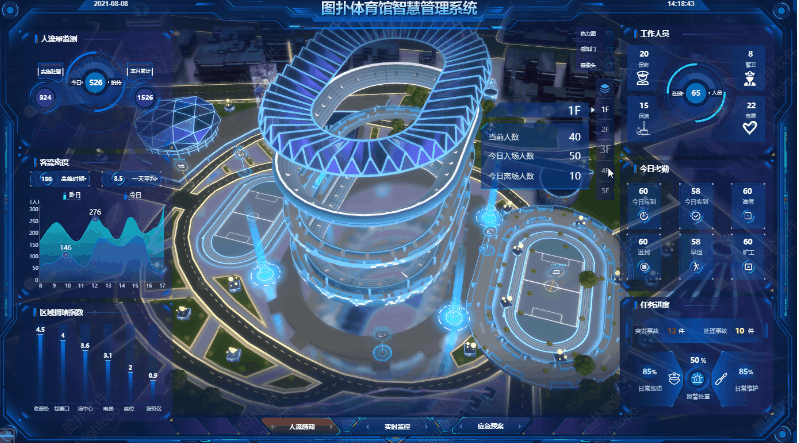This screenshot has width=799, height=443.
Task: Show floor 5F of the stadium
Action: [x=605, y=189]
